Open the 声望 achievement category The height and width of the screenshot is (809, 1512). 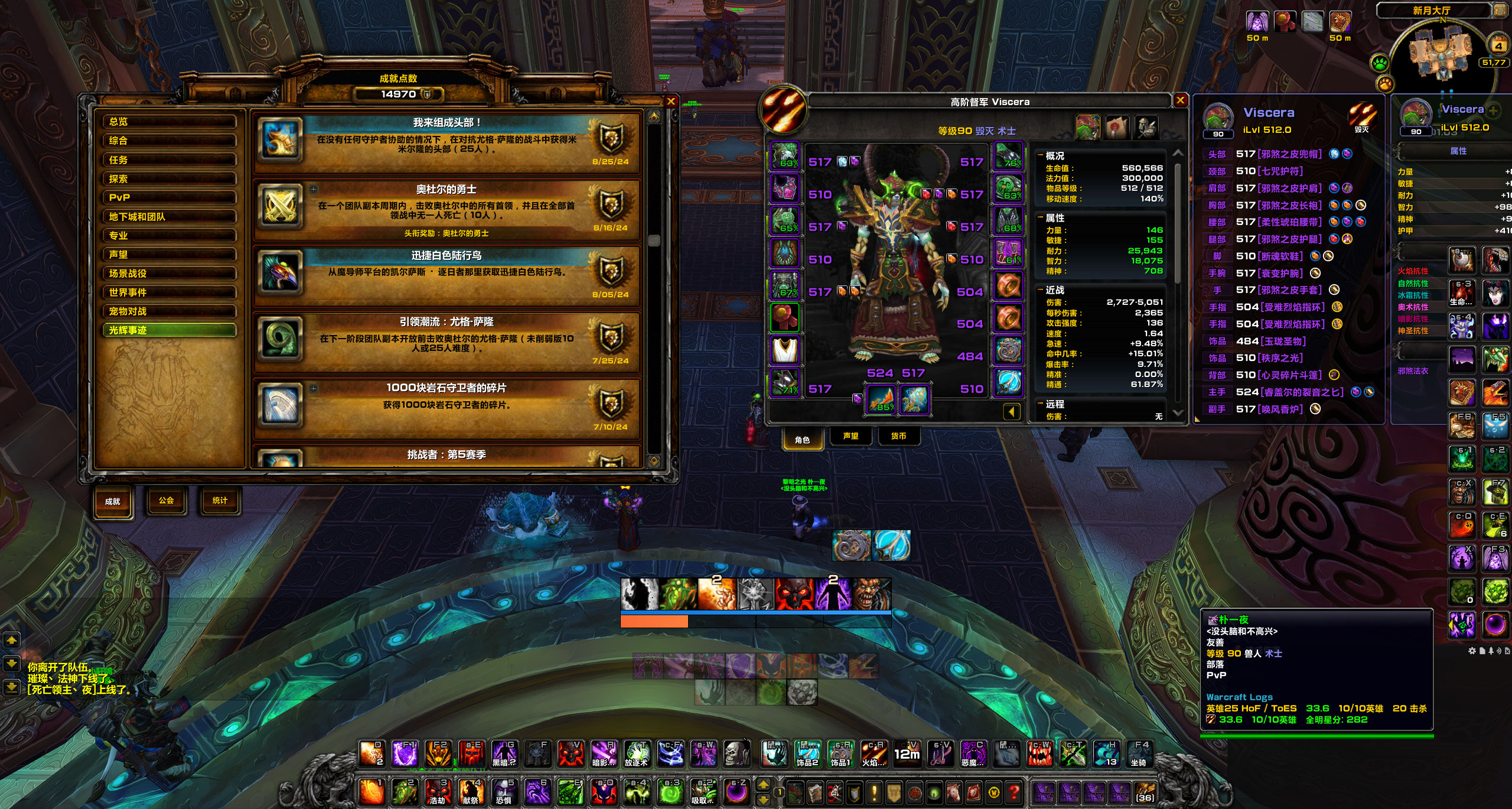click(170, 255)
